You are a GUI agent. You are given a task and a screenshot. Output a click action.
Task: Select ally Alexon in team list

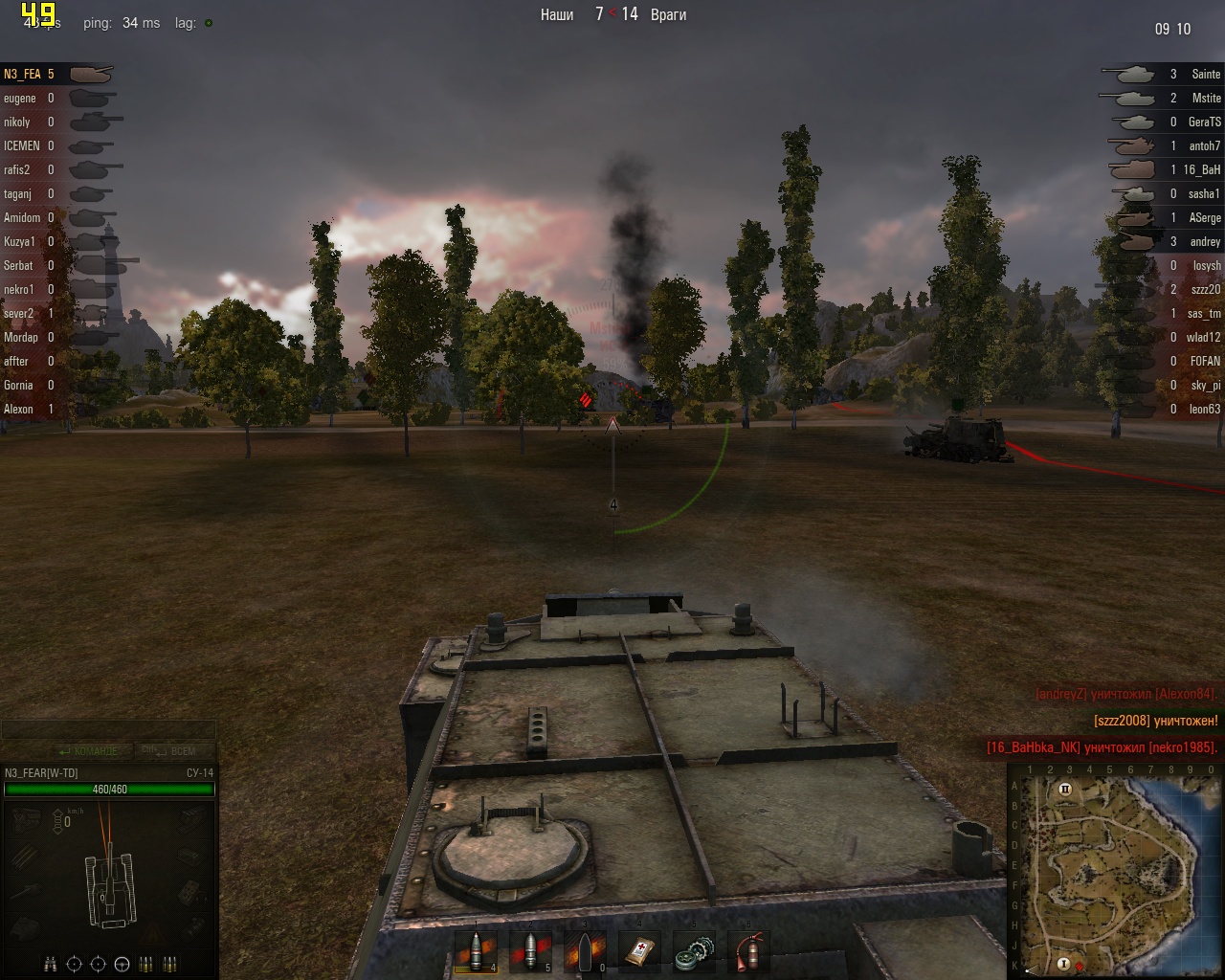click(19, 409)
